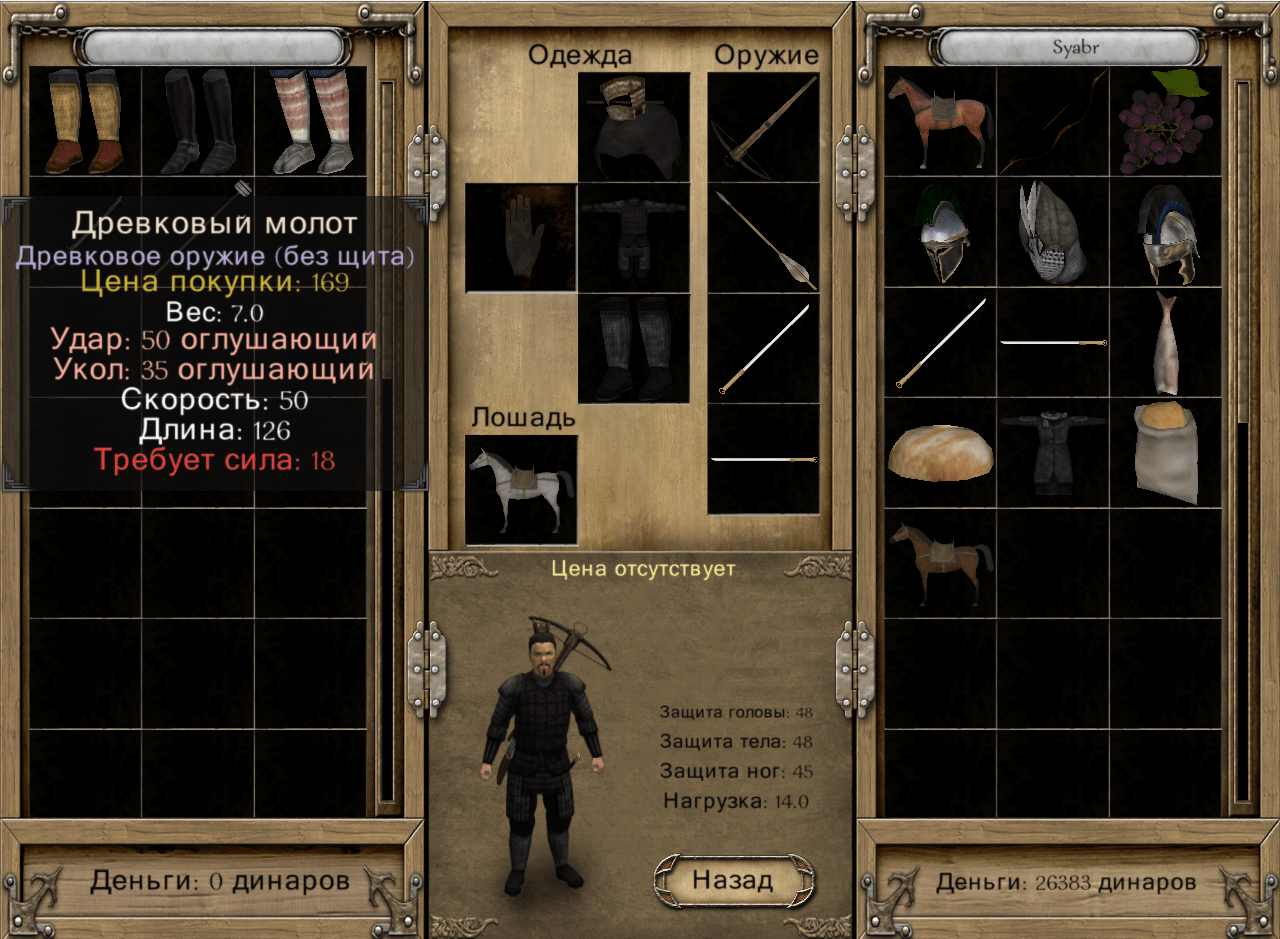The image size is (1280, 939).
Task: Pick the bread loaf inventory slot
Action: point(940,452)
